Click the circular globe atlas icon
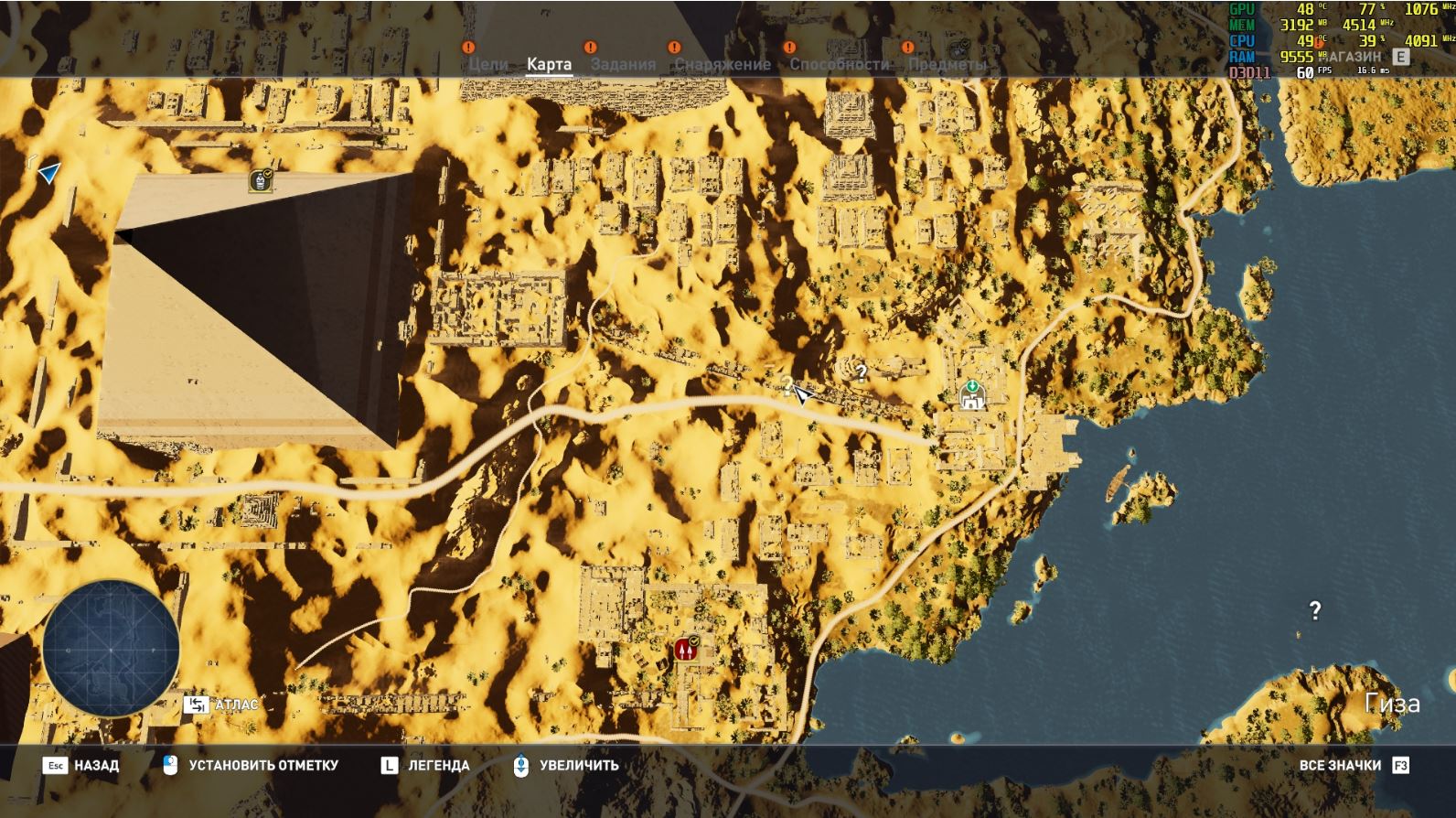The width and height of the screenshot is (1456, 818). point(111,649)
